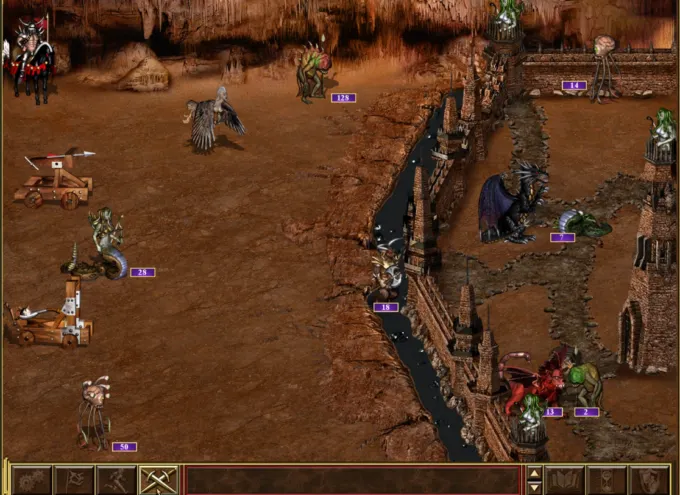Screen dimensions: 680x495
Task: Toggle auto-combat with the crossed swords button
Action: 158,480
